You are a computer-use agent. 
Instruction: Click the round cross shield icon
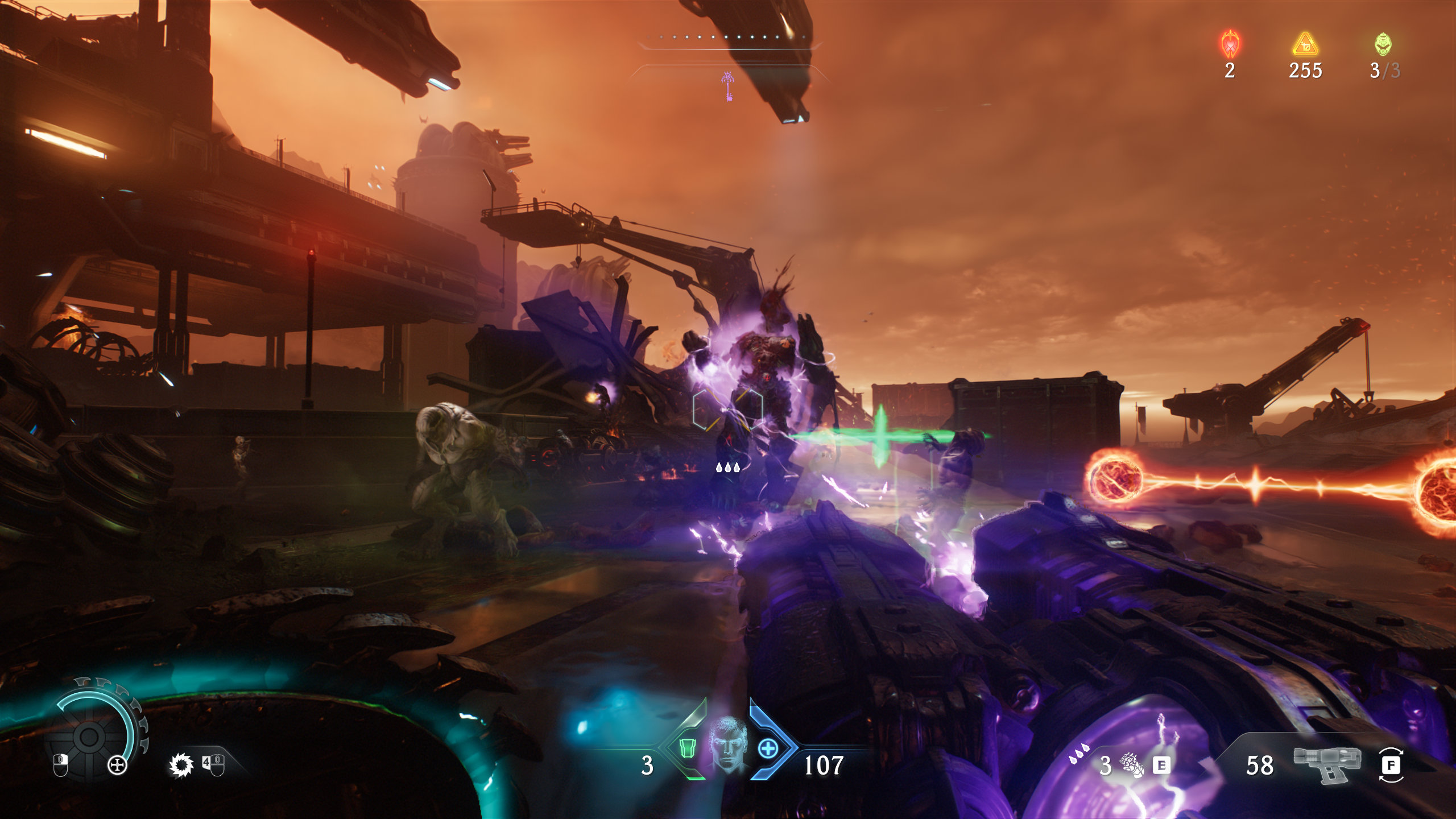[117, 766]
